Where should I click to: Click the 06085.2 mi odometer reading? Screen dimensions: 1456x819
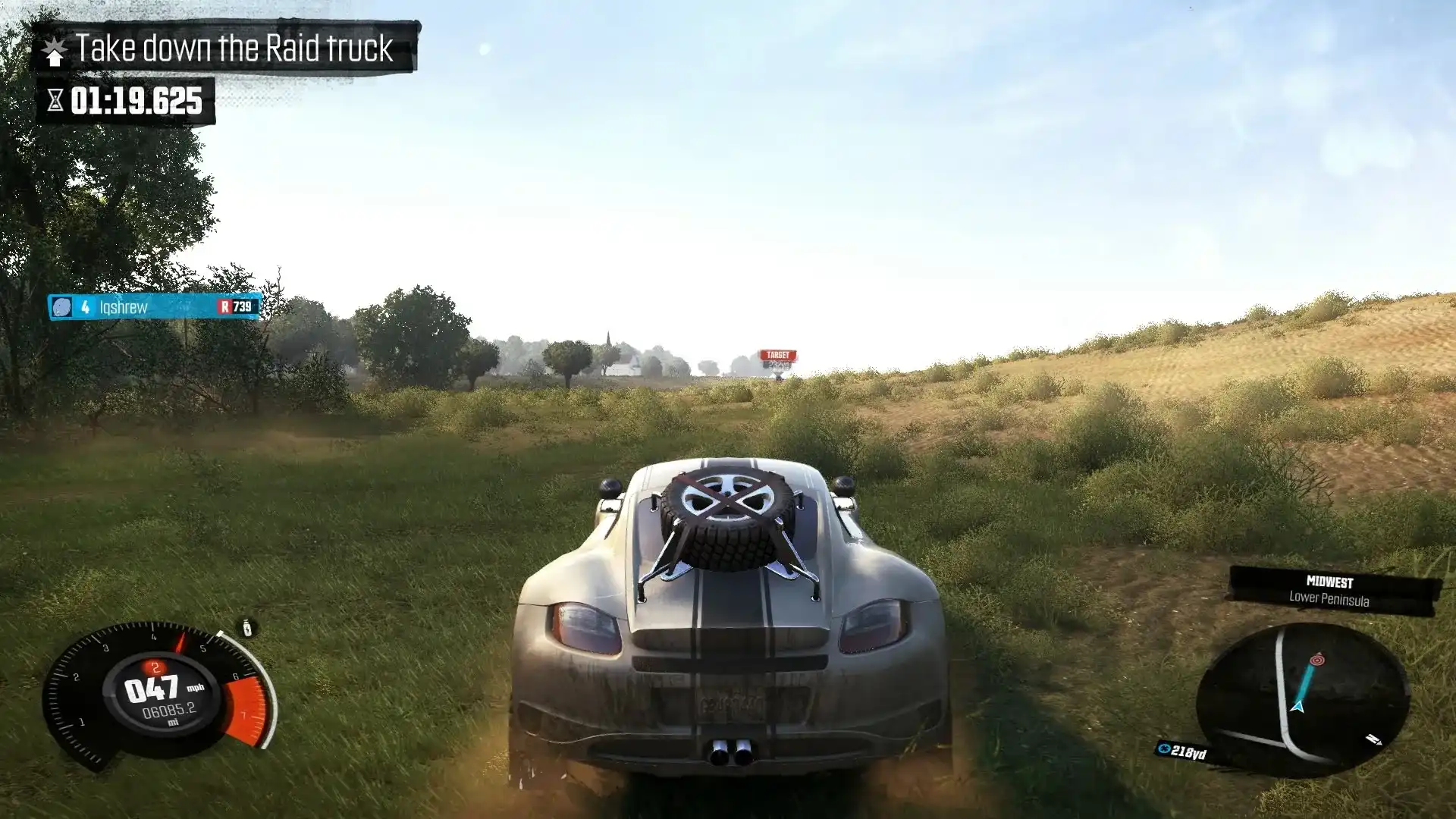pos(169,711)
